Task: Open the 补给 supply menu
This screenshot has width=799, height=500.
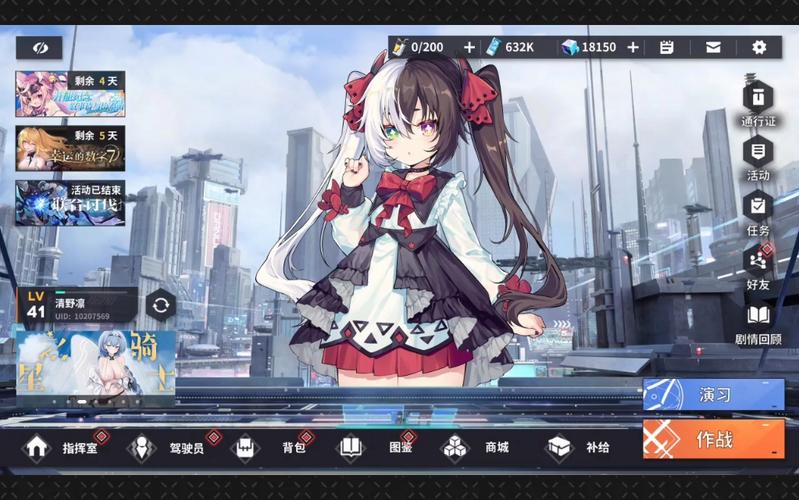Action: pyautogui.click(x=580, y=447)
